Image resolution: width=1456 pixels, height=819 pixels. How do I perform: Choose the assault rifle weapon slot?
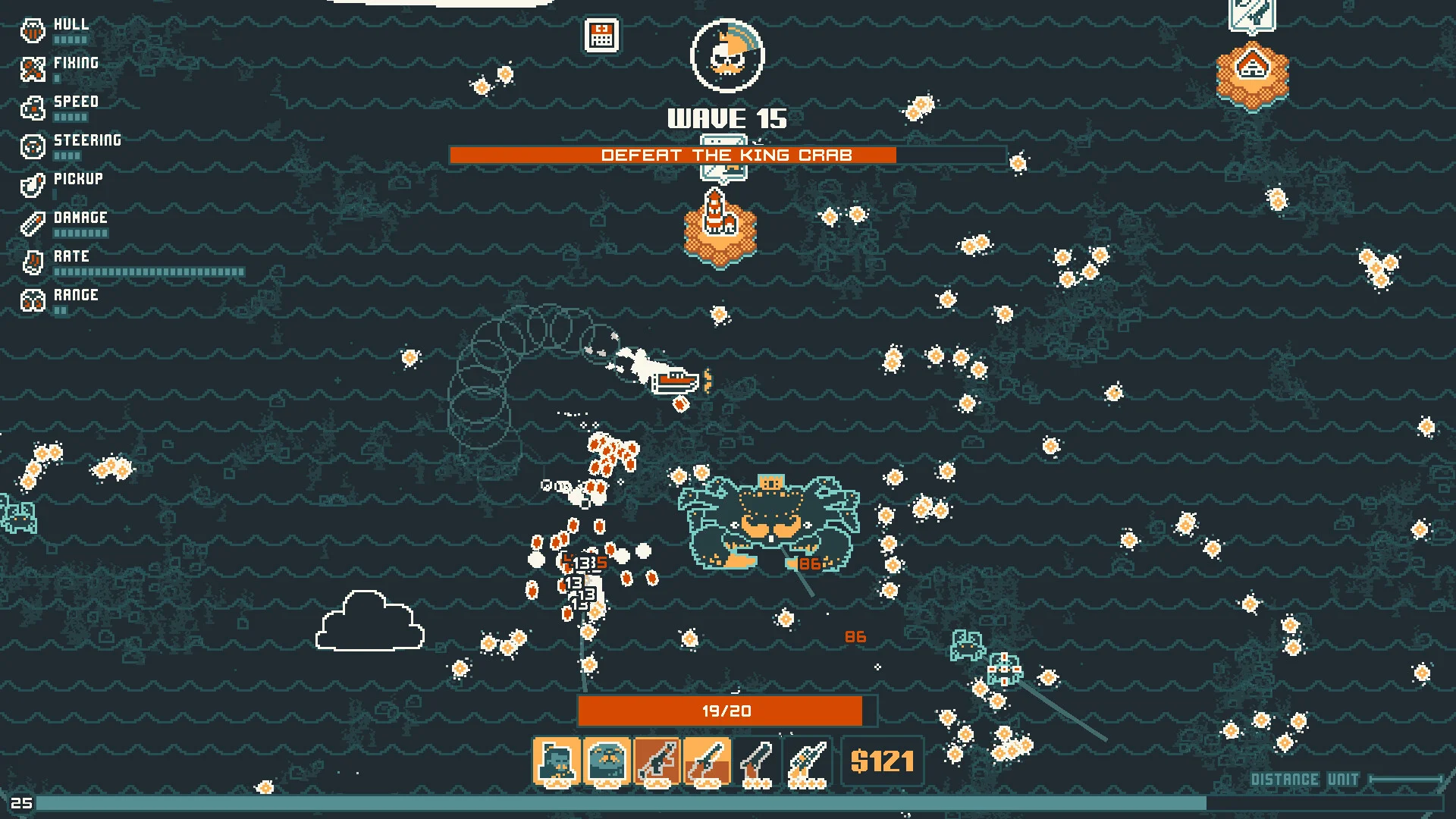click(657, 761)
